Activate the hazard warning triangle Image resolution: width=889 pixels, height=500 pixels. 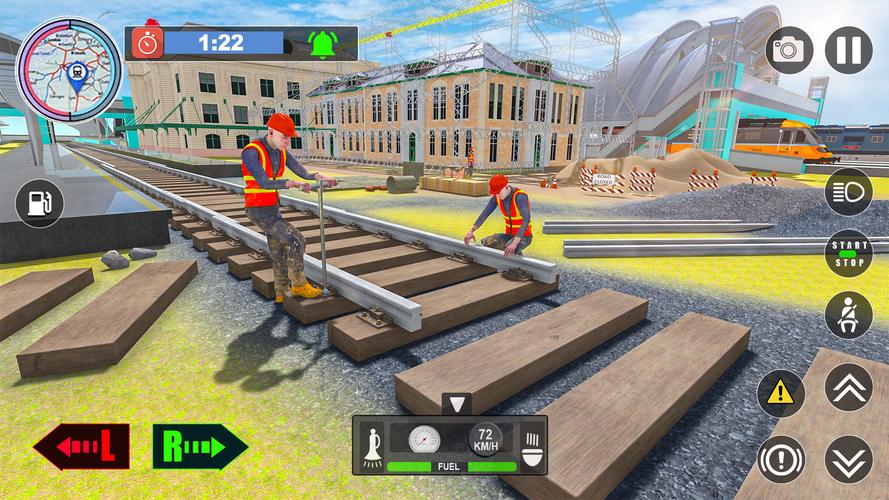[781, 394]
